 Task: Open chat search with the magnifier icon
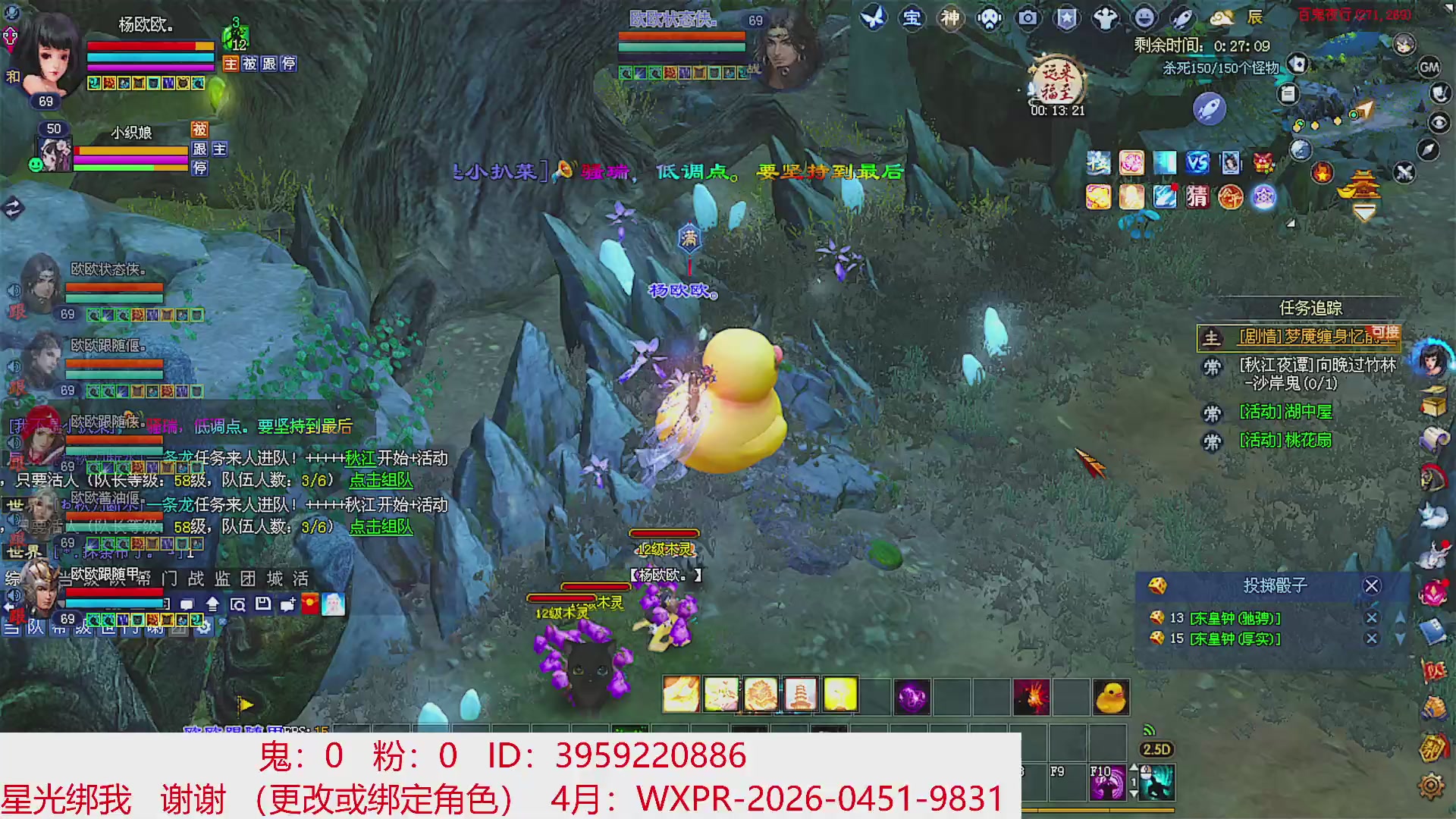pos(240,604)
